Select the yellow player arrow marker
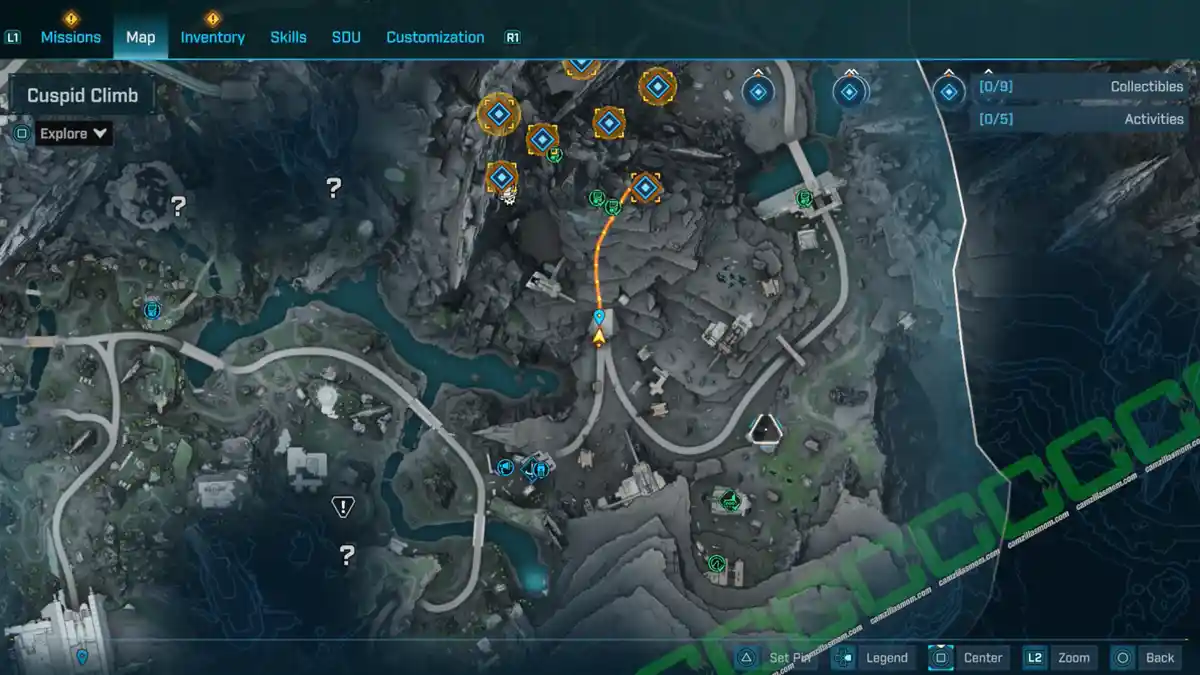Image resolution: width=1200 pixels, height=675 pixels. pyautogui.click(x=599, y=337)
